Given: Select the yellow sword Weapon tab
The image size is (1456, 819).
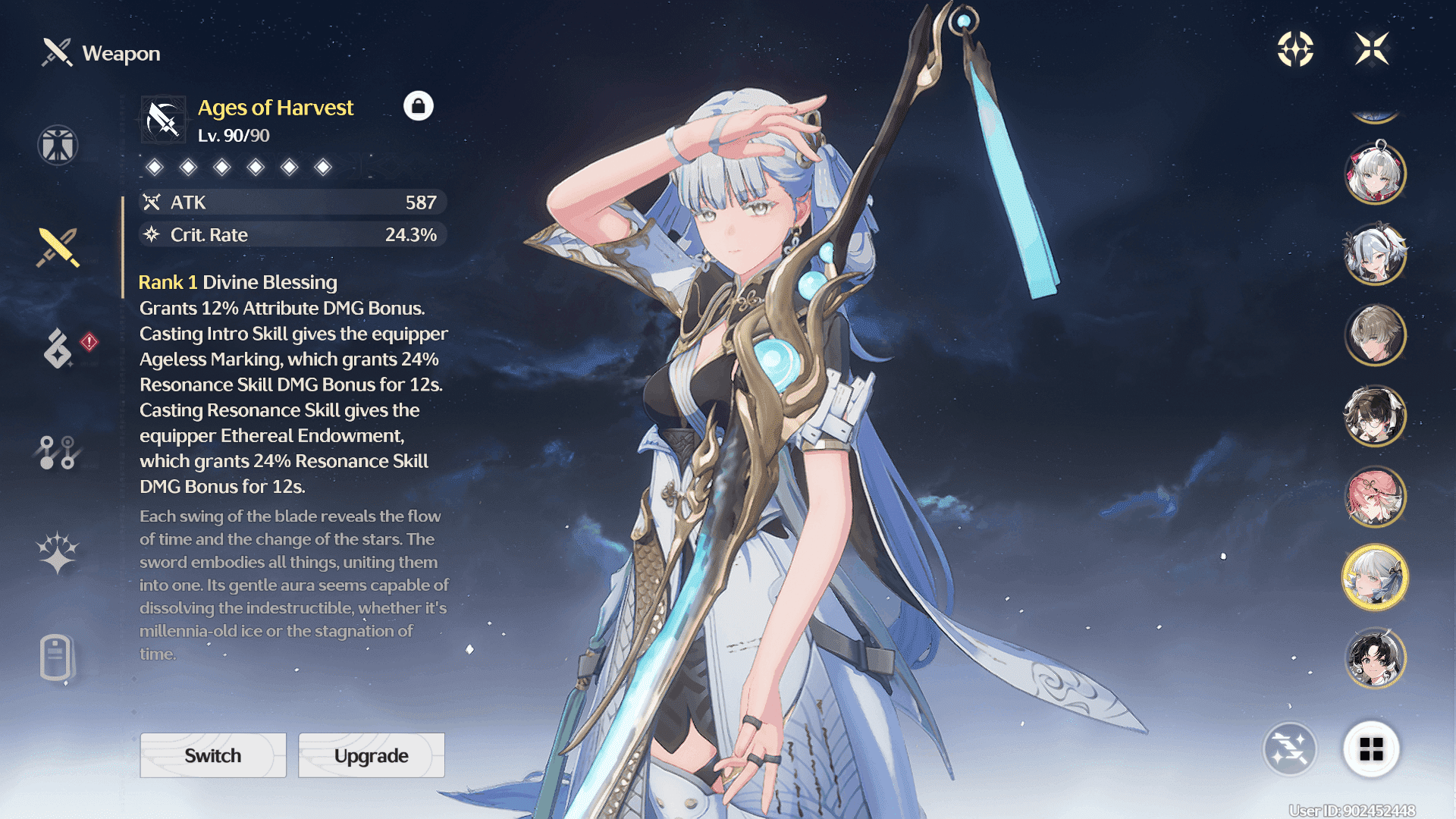Looking at the screenshot, I should pyautogui.click(x=58, y=247).
